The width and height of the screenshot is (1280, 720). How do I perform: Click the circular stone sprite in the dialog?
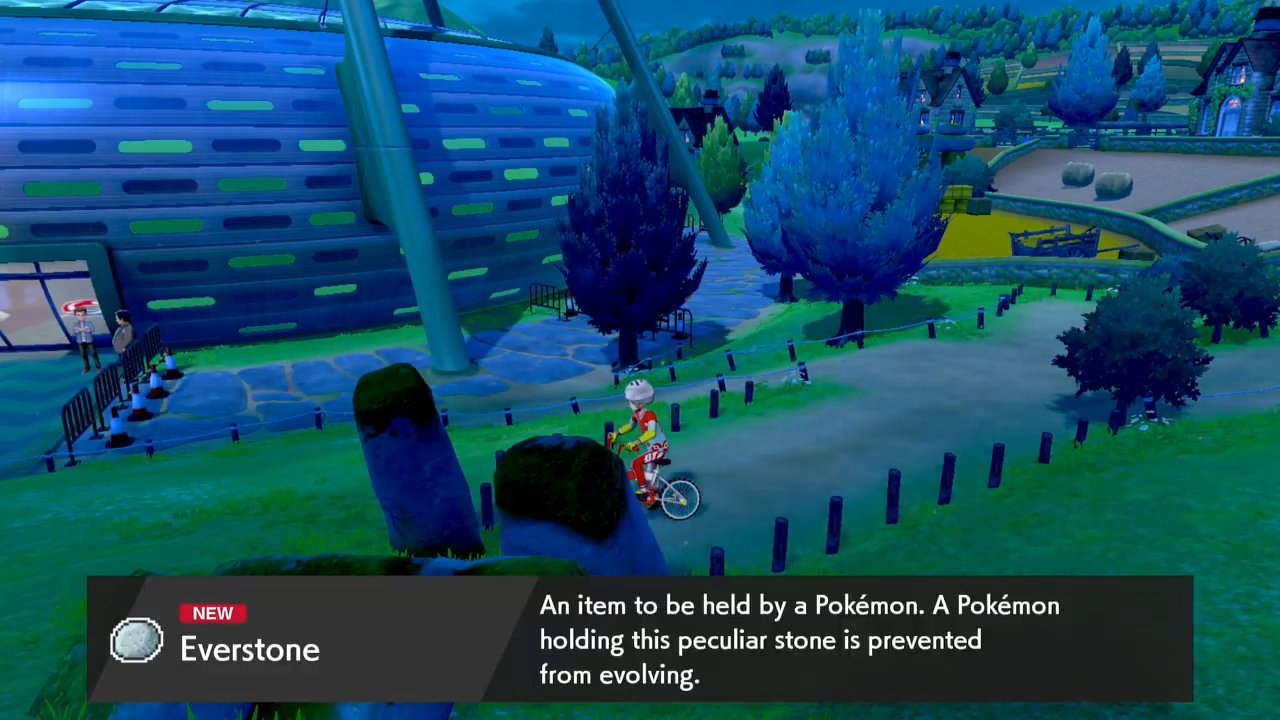pyautogui.click(x=137, y=641)
